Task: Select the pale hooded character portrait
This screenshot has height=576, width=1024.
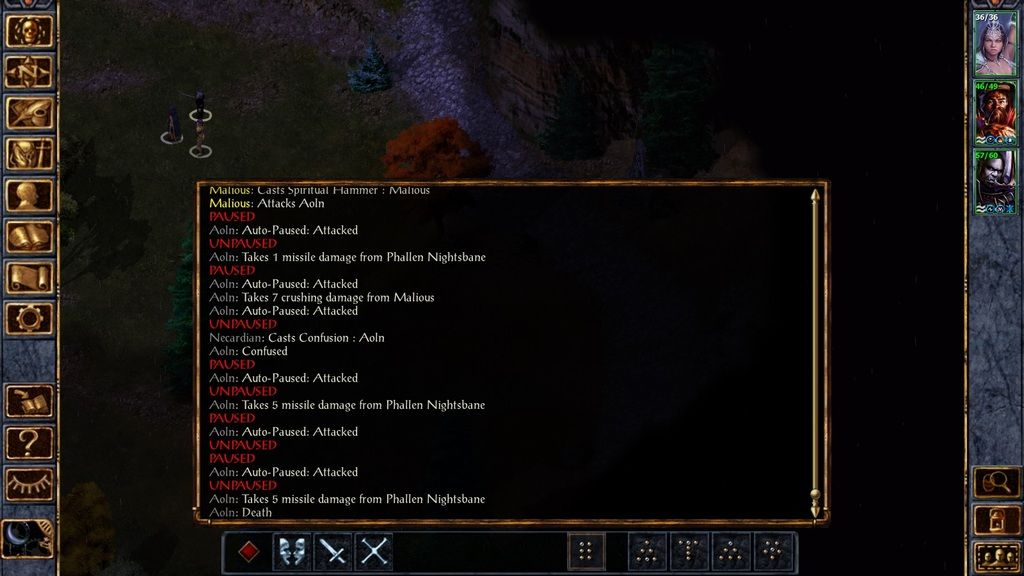Action: coord(995,181)
